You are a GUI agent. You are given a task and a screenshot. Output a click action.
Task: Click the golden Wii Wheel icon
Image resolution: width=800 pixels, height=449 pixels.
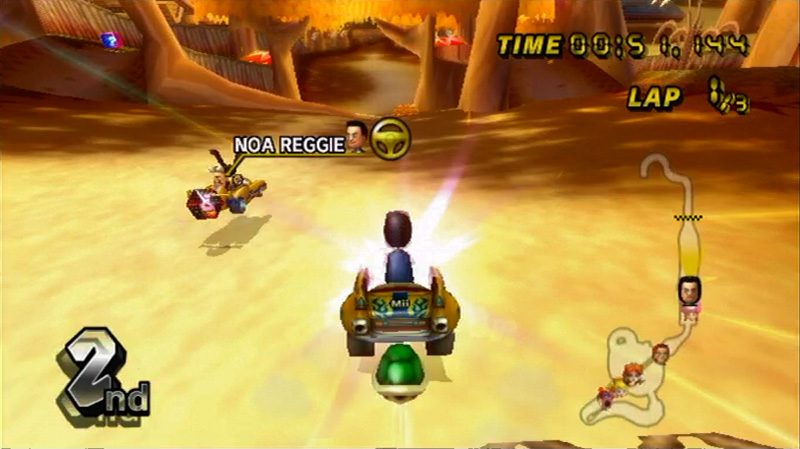389,139
